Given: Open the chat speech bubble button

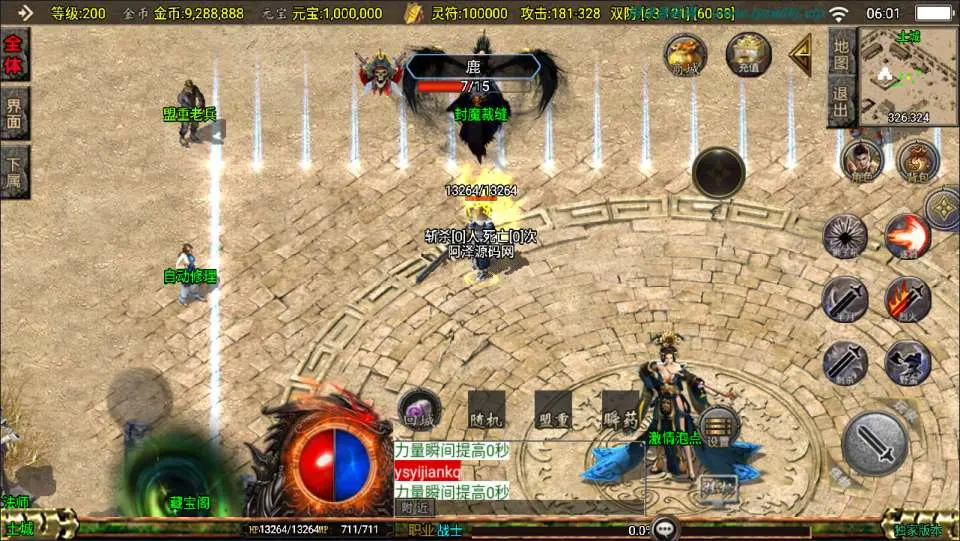Looking at the screenshot, I should (664, 529).
